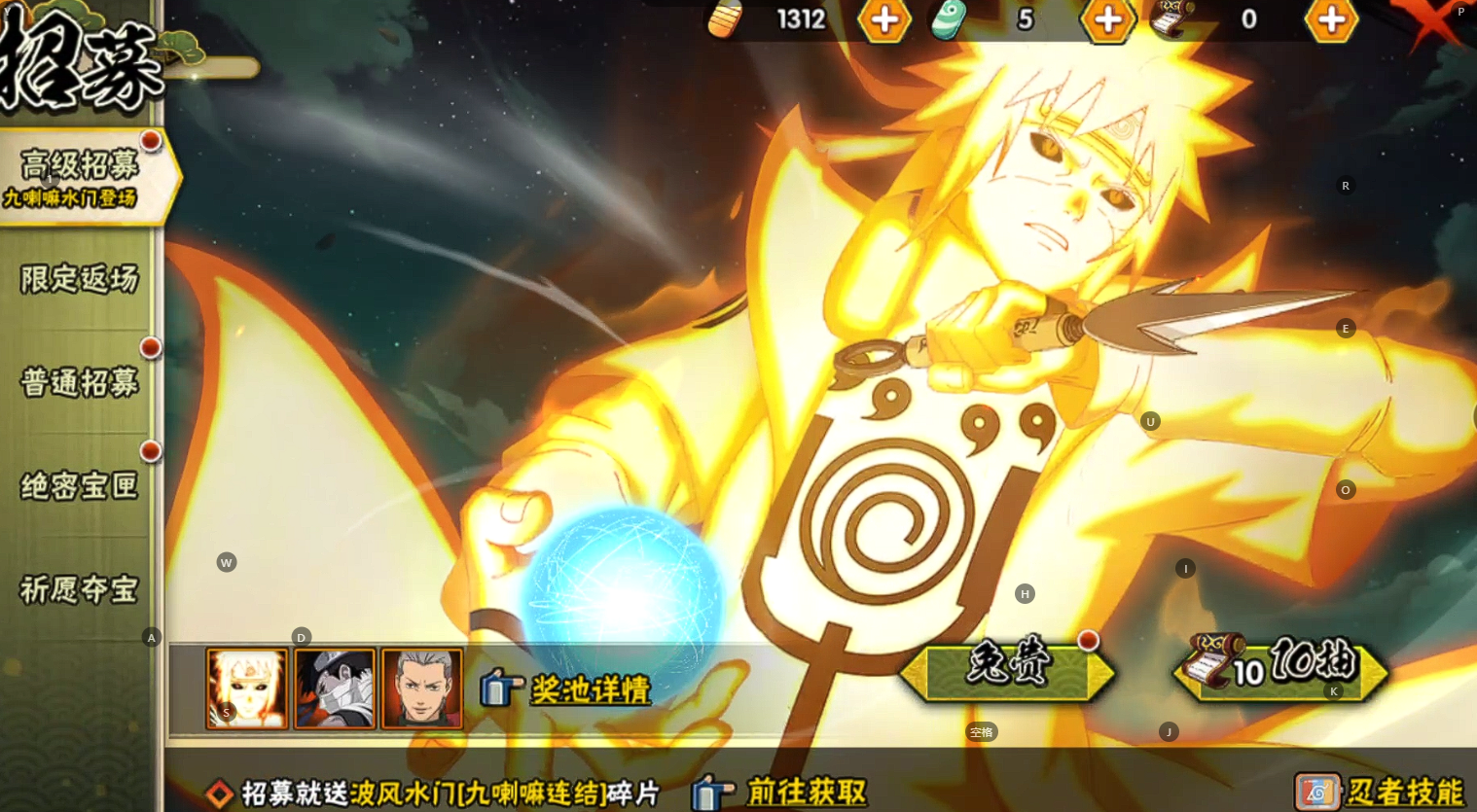Open the 忍者技能 ninja skills button
The height and width of the screenshot is (812, 1477).
tap(1382, 792)
